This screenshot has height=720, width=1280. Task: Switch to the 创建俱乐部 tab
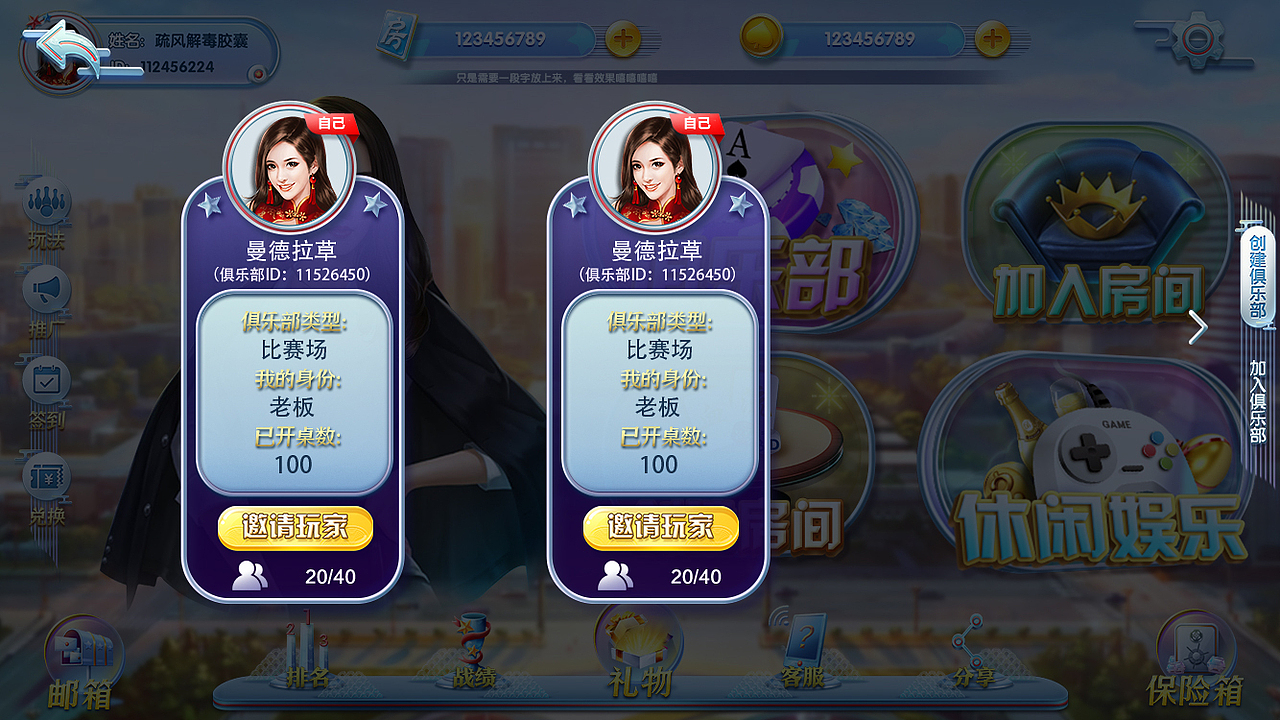coord(1258,280)
